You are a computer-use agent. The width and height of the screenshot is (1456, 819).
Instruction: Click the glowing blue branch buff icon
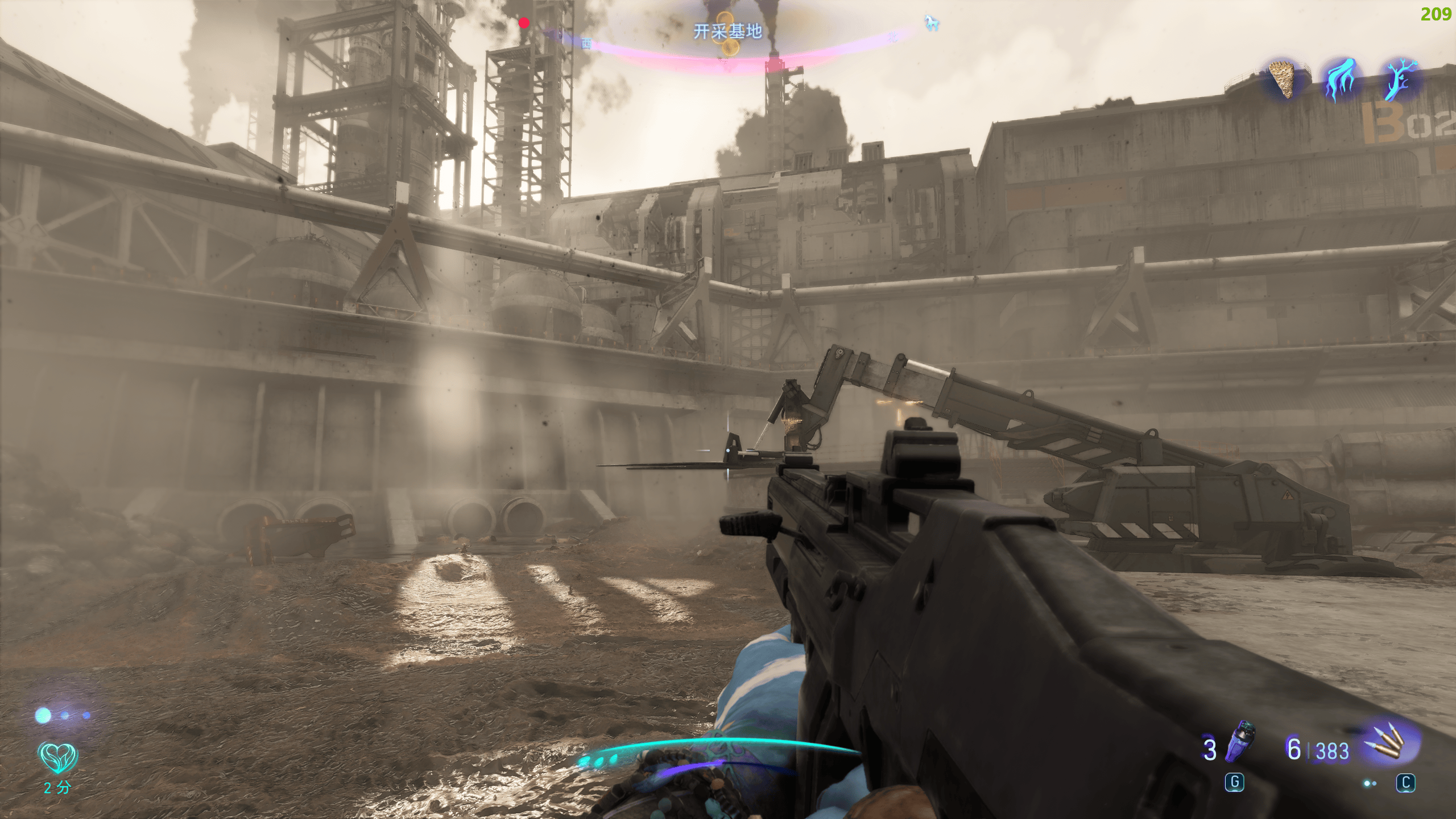click(x=1399, y=80)
